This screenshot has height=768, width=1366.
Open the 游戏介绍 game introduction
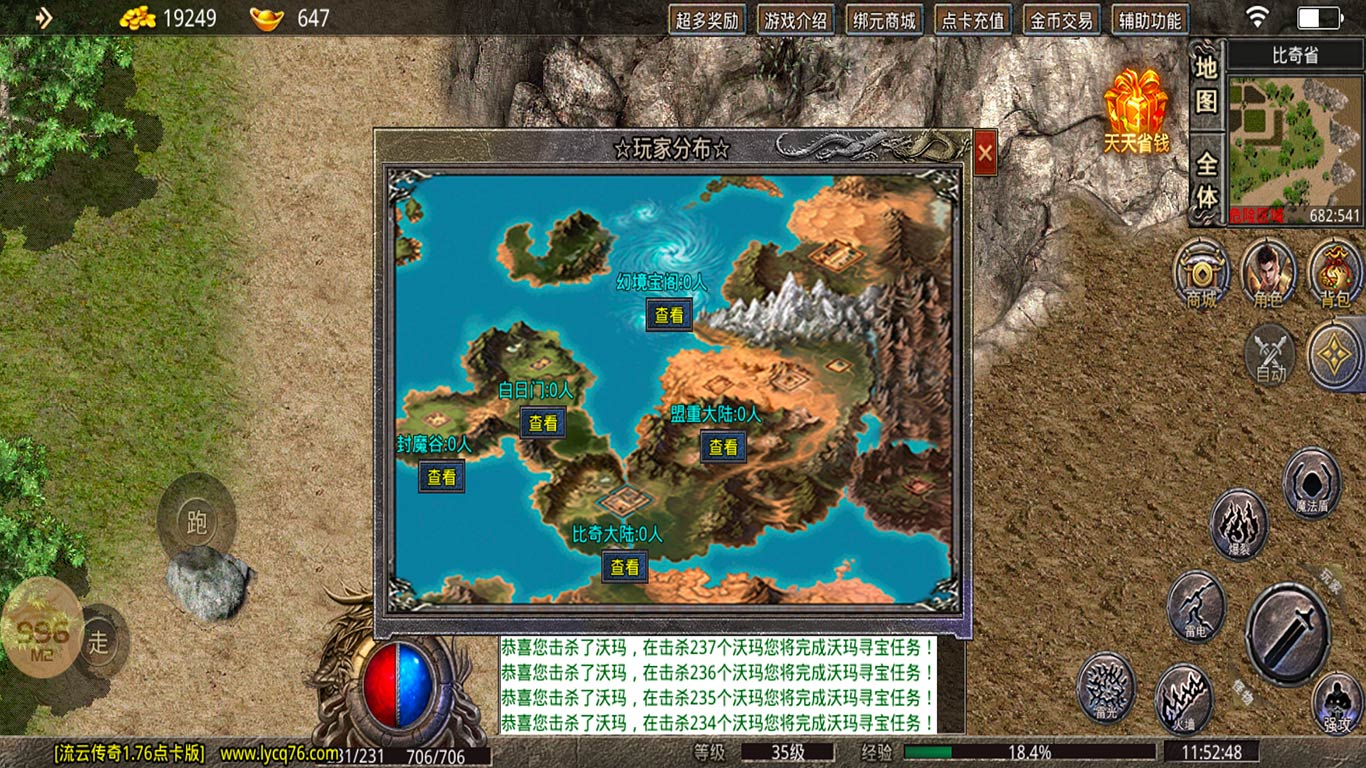(x=795, y=20)
